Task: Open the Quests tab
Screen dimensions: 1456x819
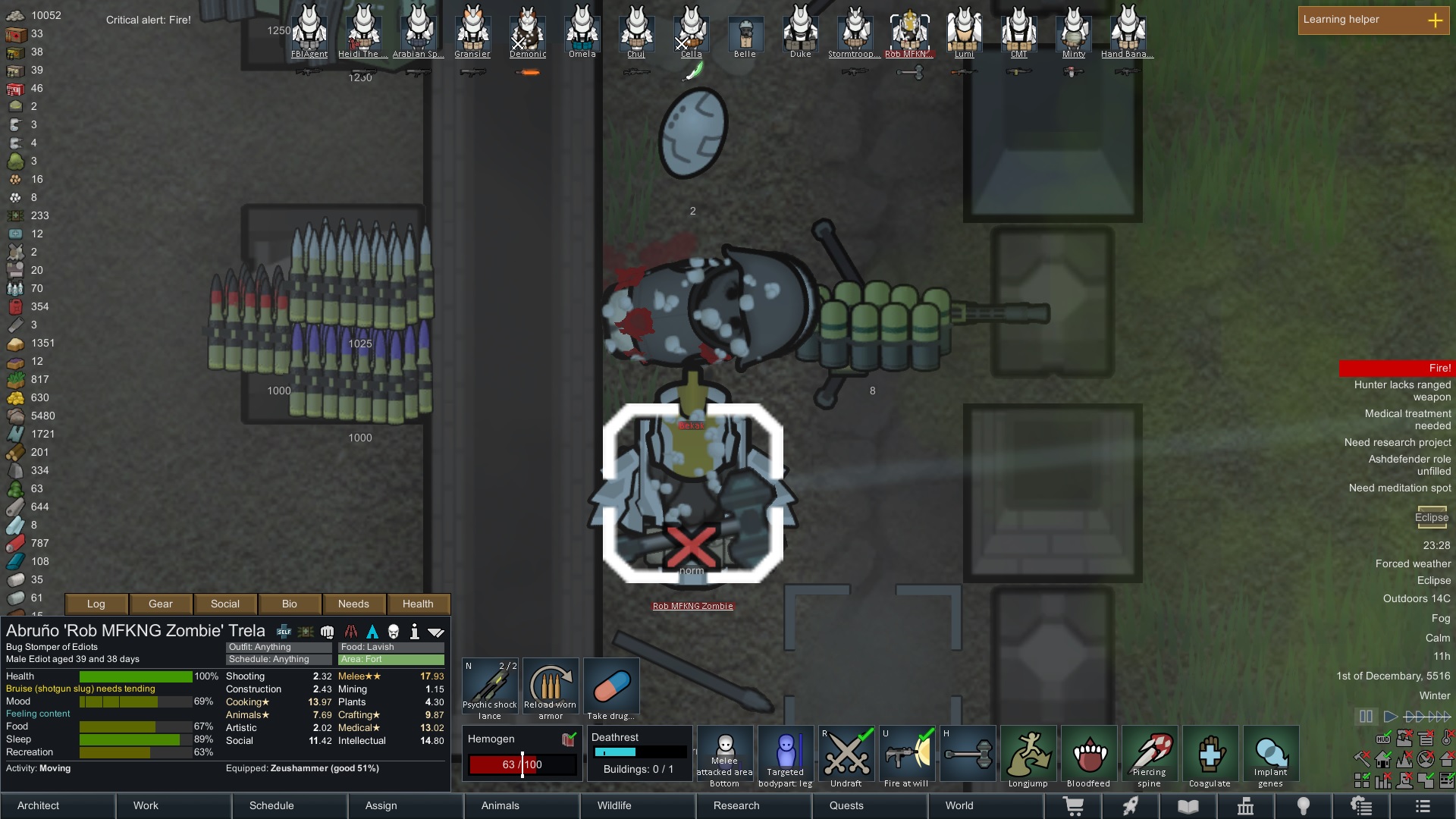Action: tap(846, 805)
